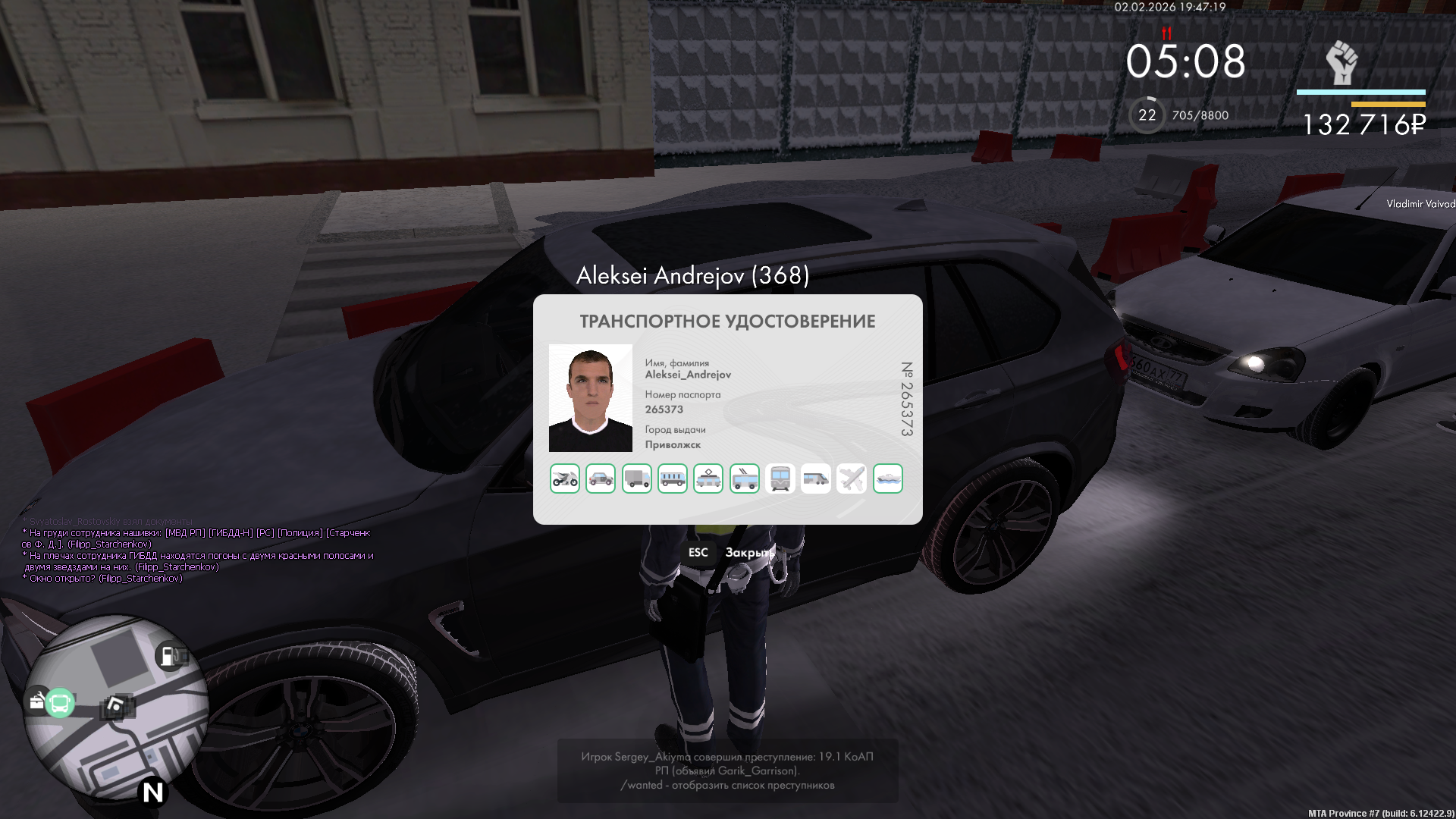Select the airplane license icon
Viewport: 1456px width, 819px height.
click(x=852, y=479)
